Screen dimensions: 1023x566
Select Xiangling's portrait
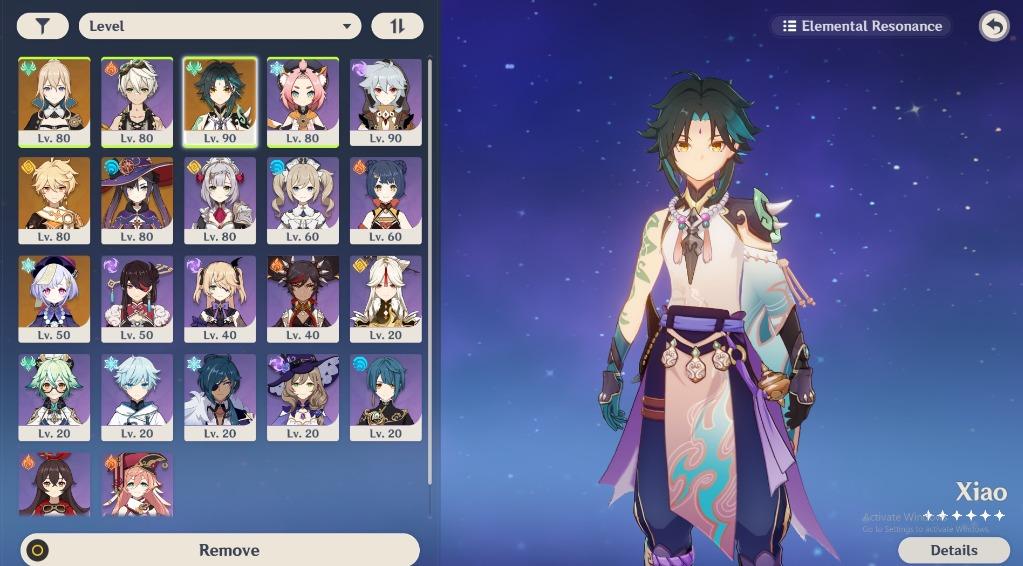click(x=385, y=200)
